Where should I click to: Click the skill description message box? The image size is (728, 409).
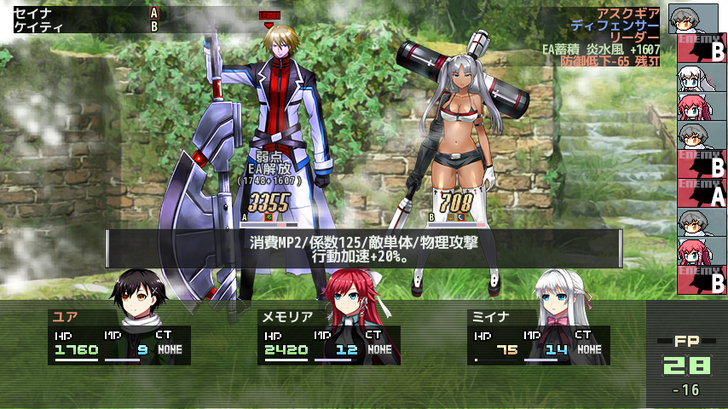click(364, 249)
